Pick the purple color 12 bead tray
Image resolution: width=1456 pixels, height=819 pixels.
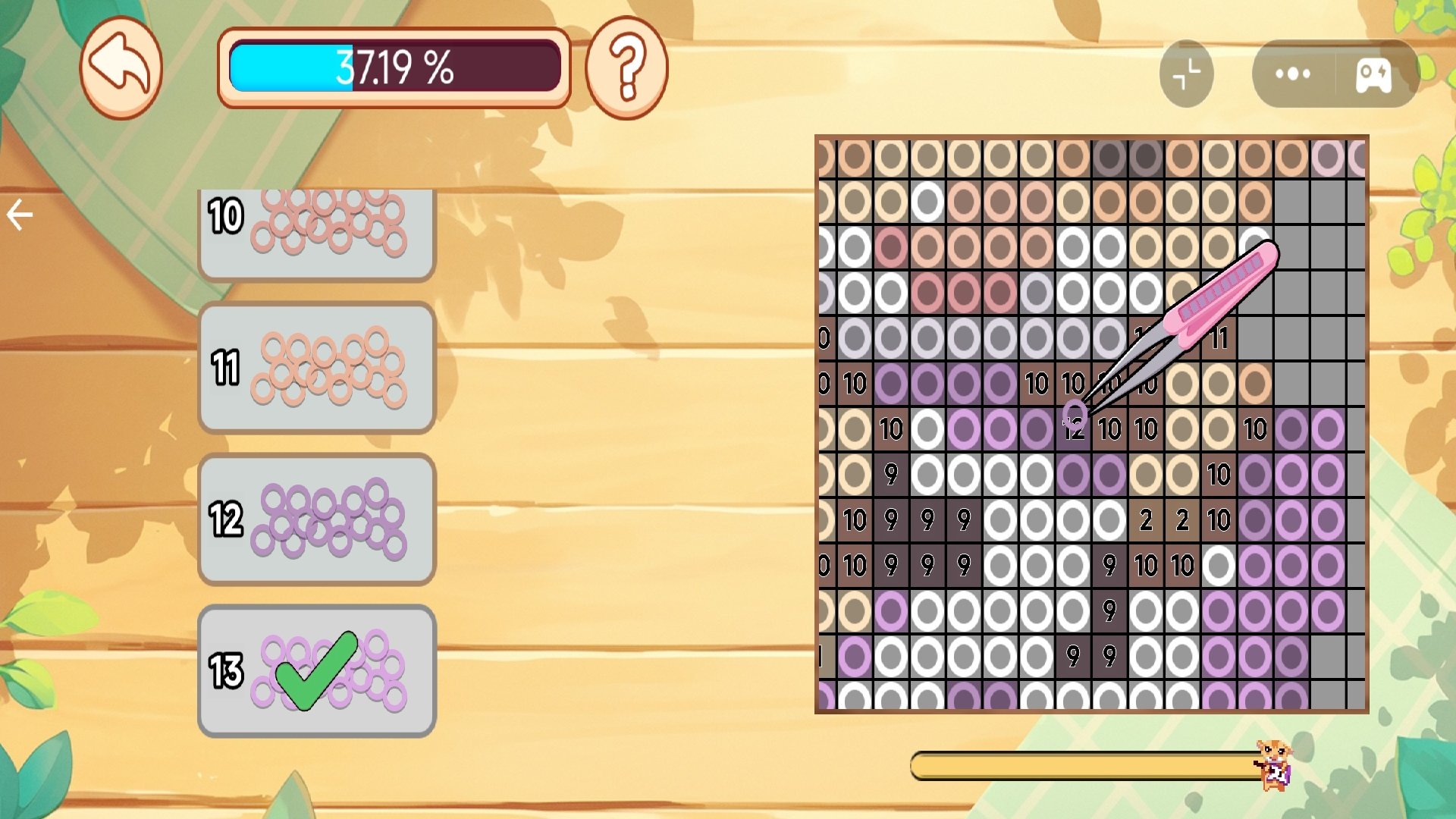316,519
